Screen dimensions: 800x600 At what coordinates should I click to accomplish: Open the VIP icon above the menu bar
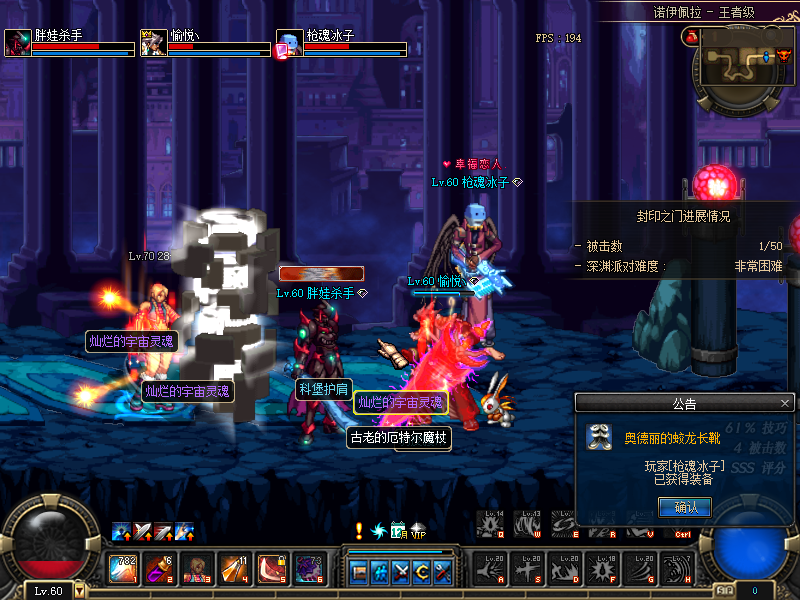coord(418,530)
